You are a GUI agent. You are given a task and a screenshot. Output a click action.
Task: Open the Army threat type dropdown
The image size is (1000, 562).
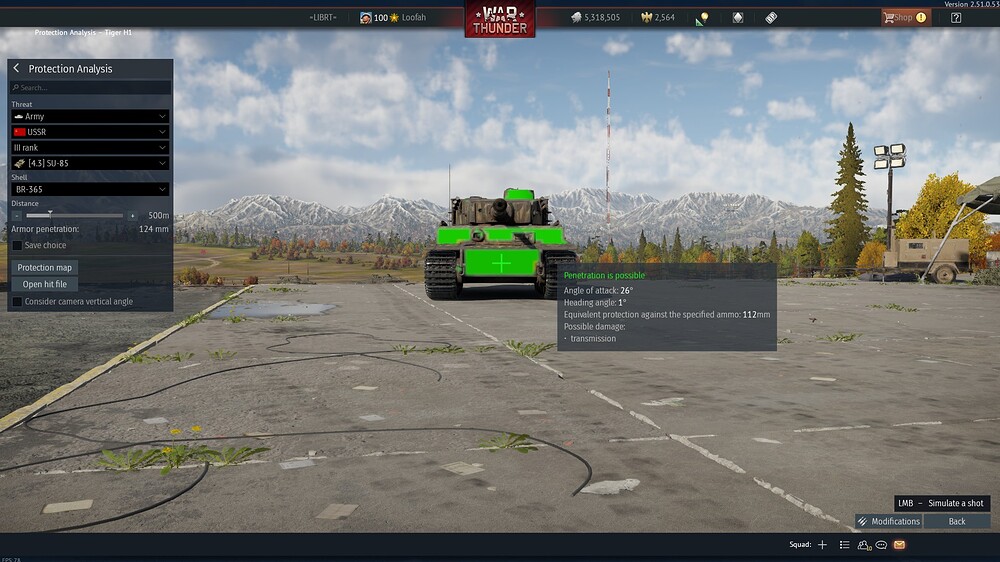[90, 117]
